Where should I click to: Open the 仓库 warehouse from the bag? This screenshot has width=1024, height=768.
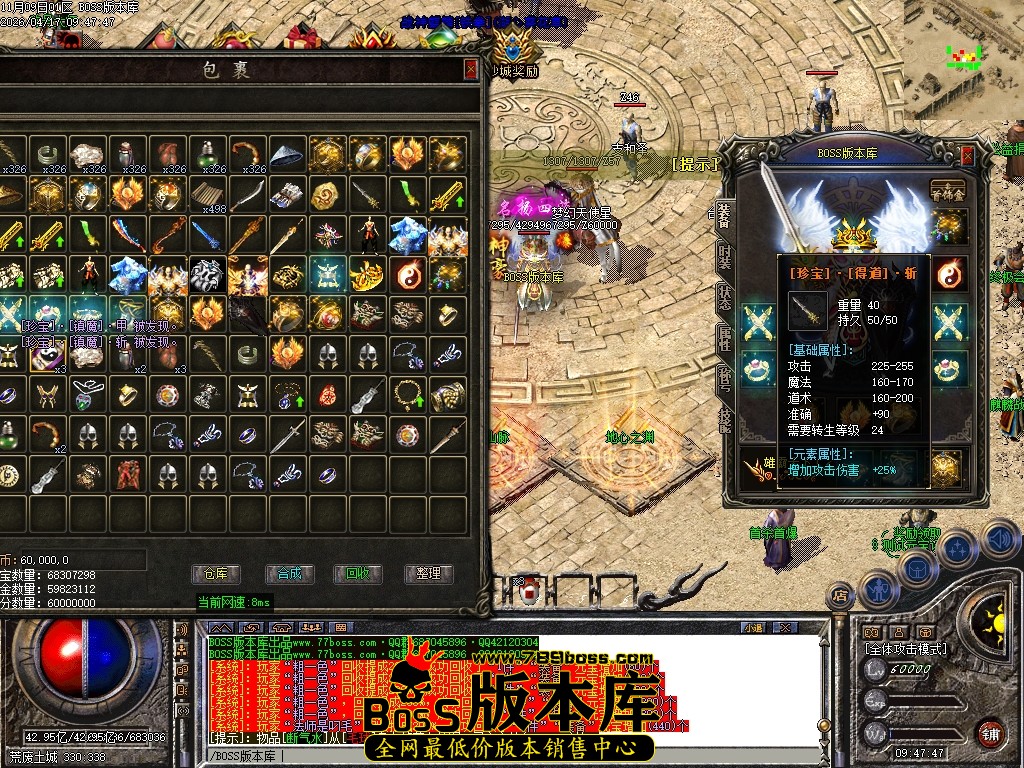(x=216, y=573)
